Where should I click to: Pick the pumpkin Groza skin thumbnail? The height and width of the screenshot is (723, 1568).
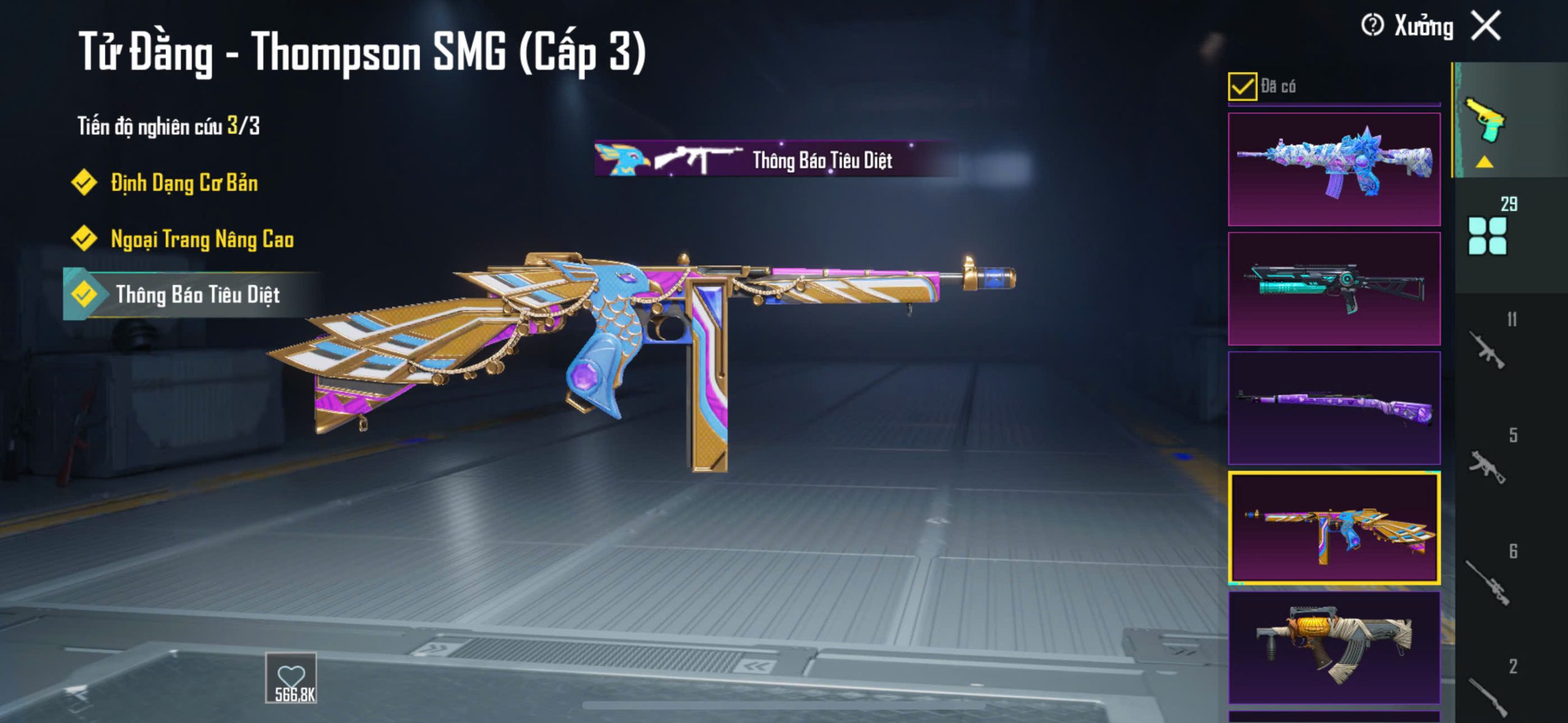[1334, 647]
